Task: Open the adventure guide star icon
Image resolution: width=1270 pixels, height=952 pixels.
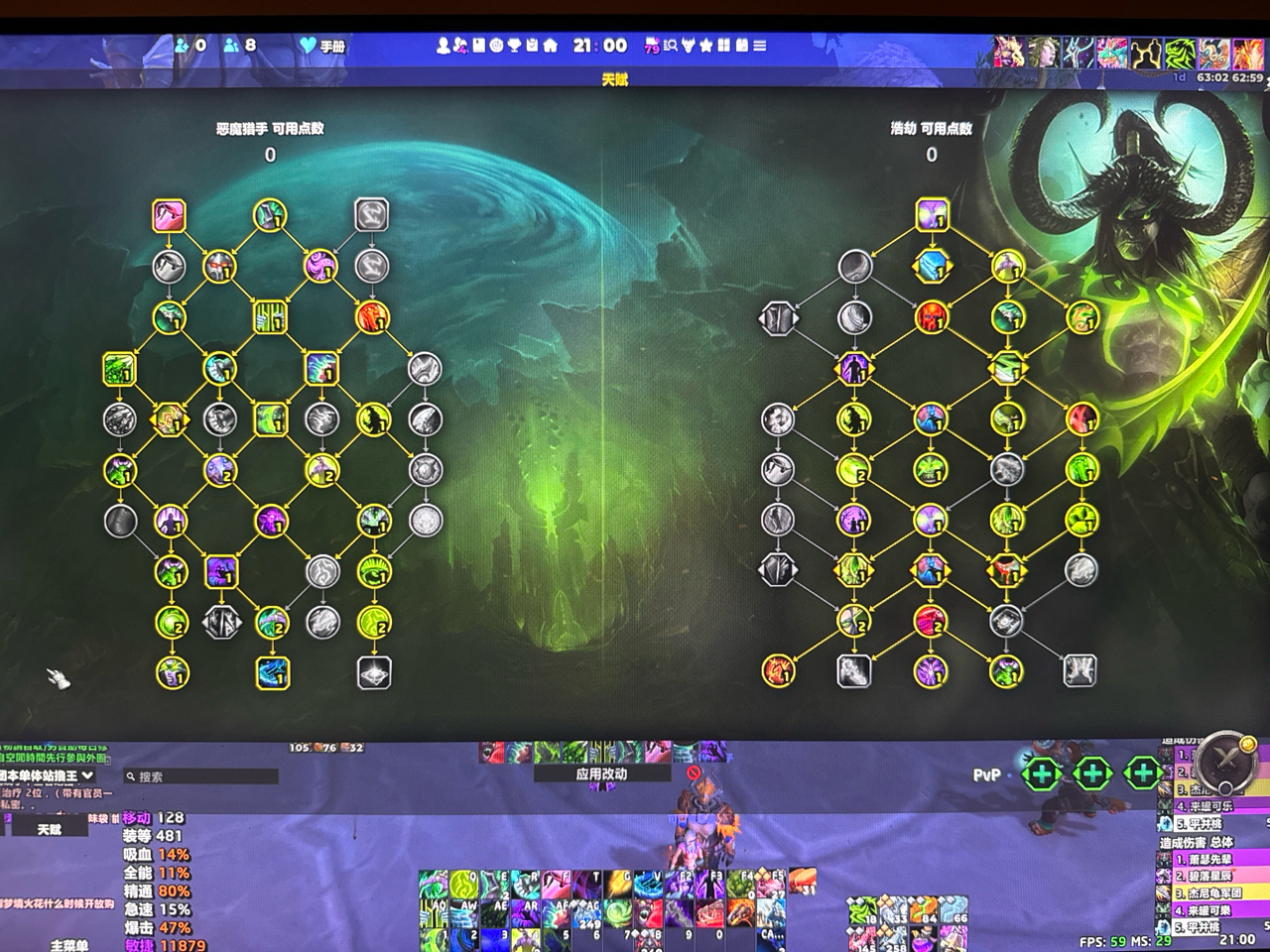Action: point(705,45)
